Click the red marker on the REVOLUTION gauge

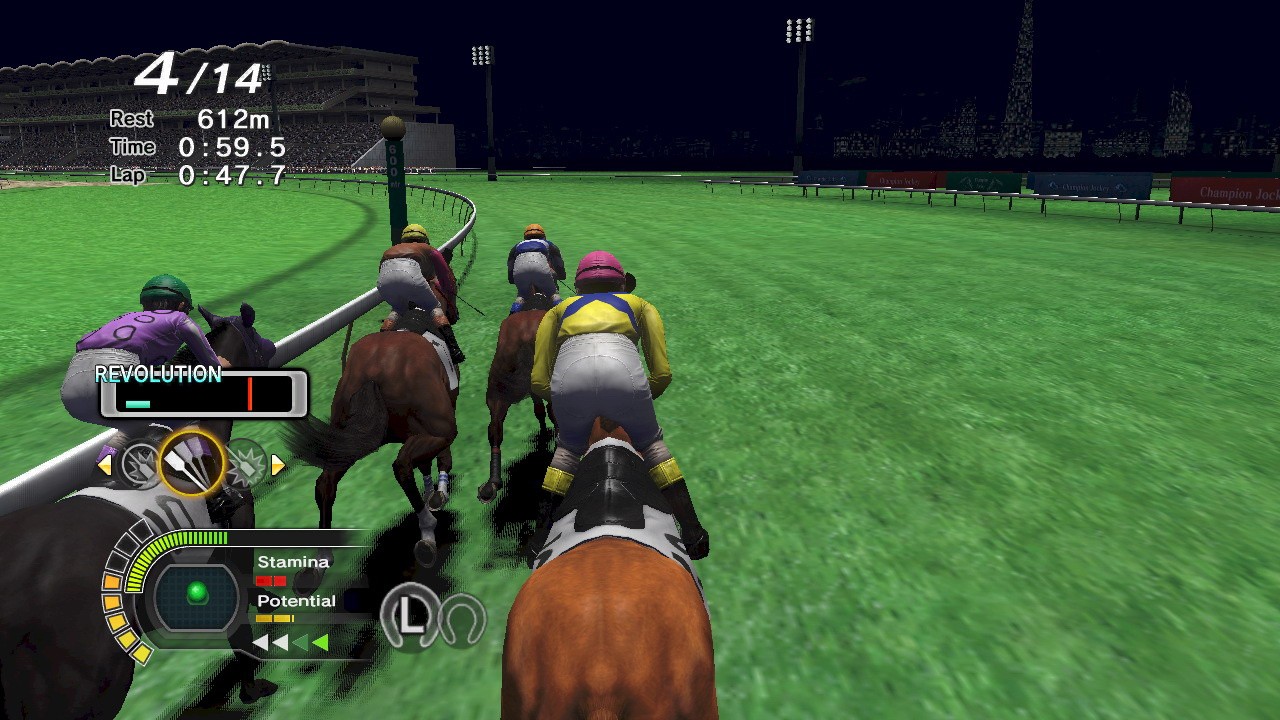coord(250,393)
